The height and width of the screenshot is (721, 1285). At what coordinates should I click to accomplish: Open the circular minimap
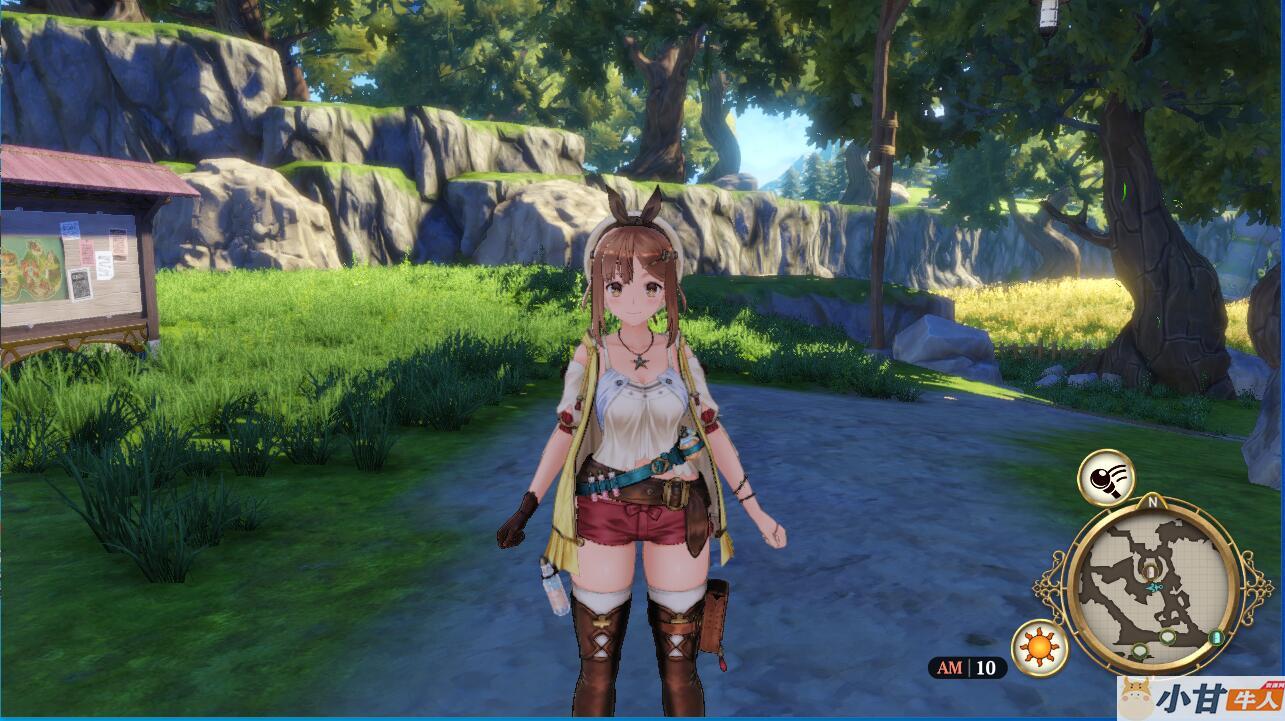[x=1150, y=586]
